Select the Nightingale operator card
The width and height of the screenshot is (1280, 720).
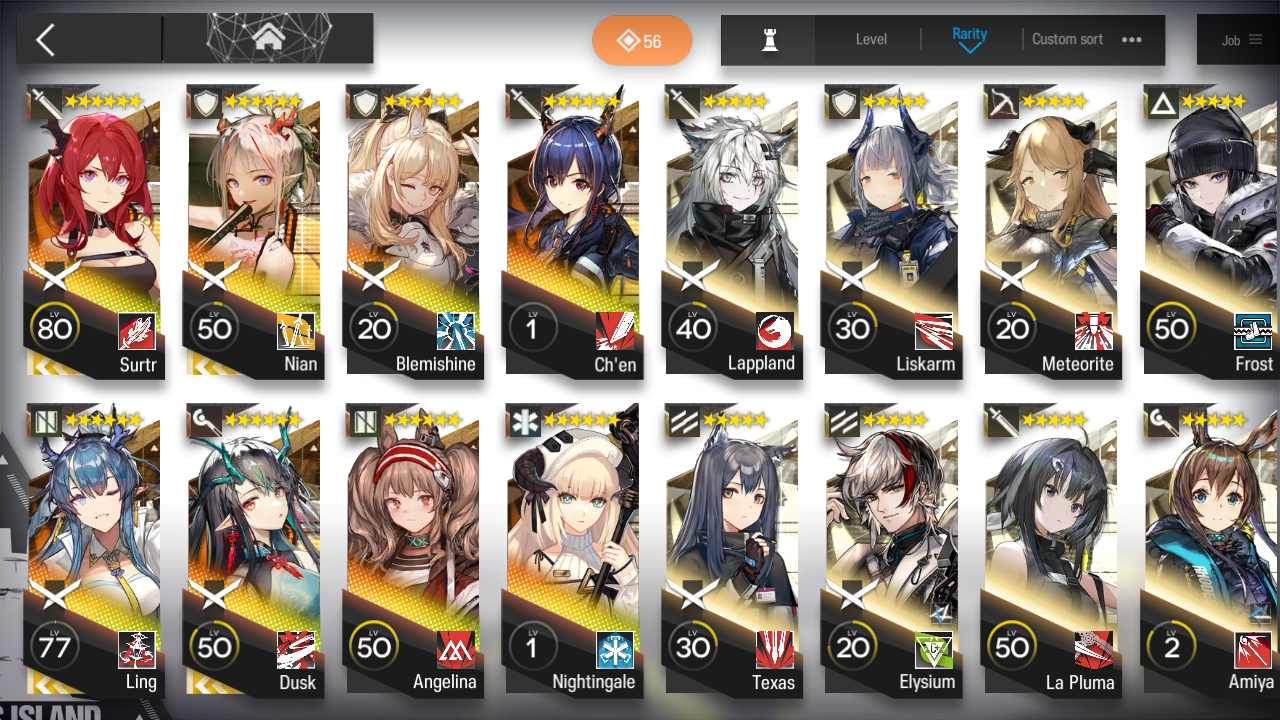573,550
